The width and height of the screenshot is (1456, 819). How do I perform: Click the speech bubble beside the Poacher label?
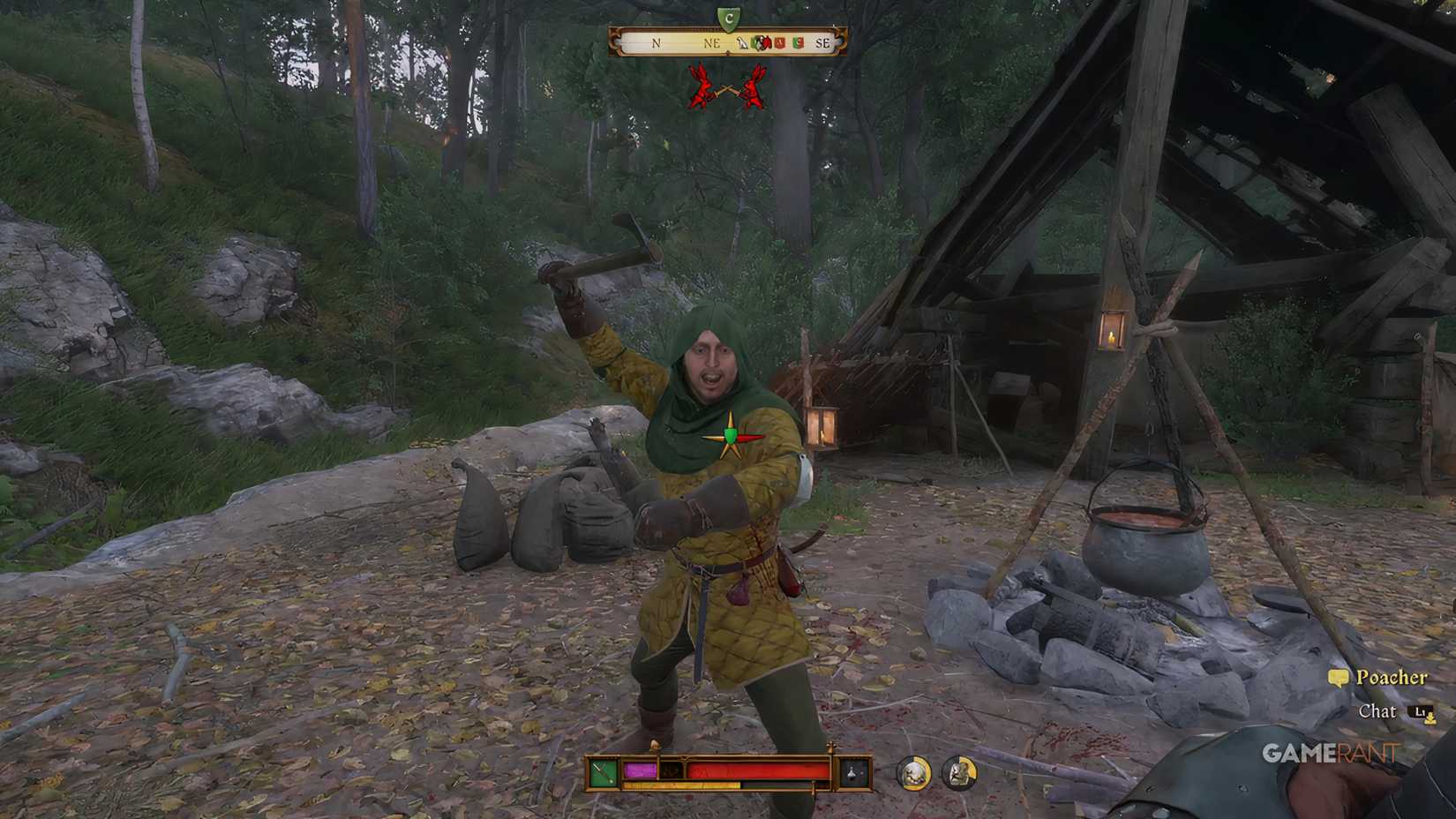[x=1335, y=676]
